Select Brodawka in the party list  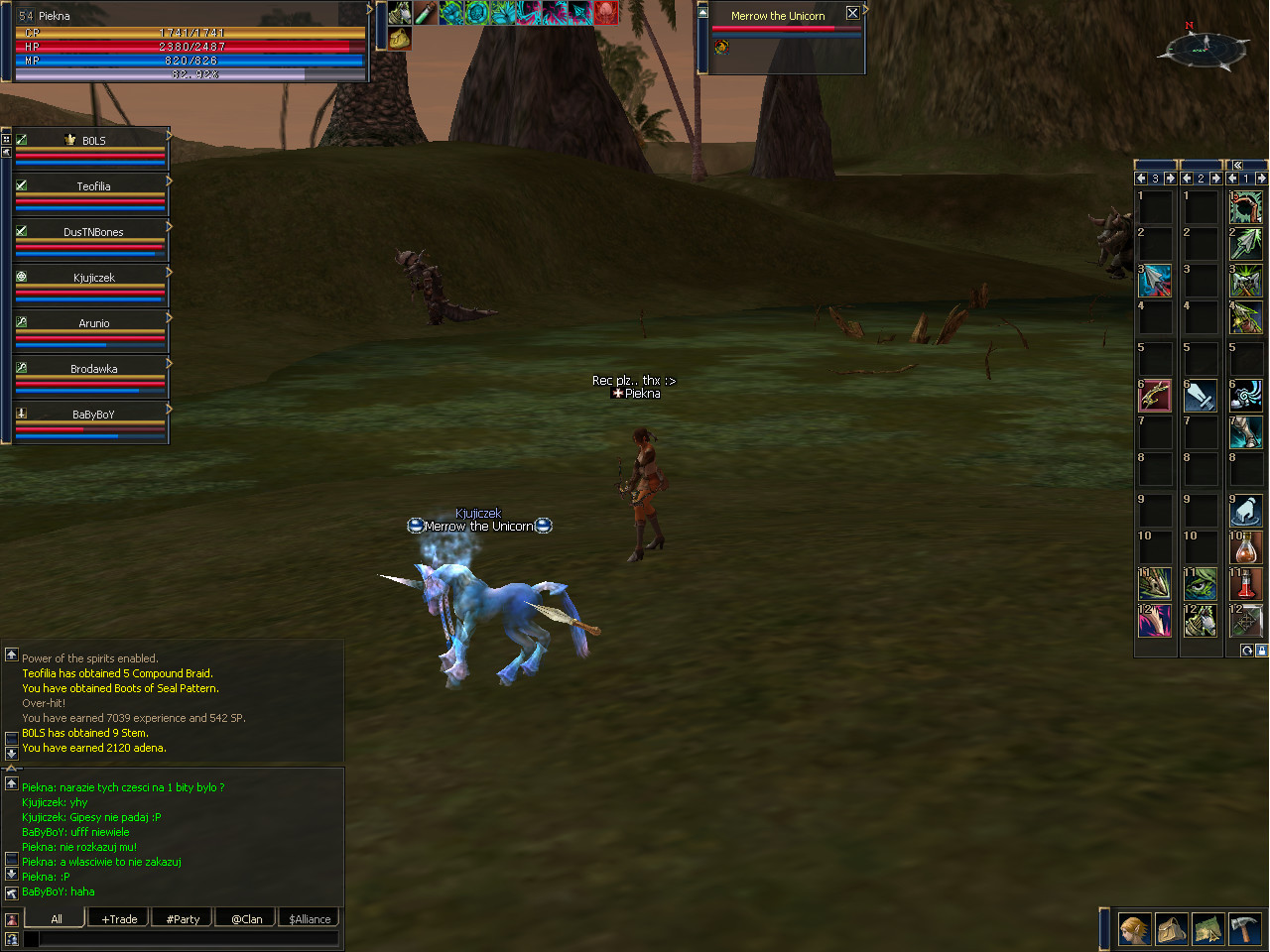pos(93,369)
